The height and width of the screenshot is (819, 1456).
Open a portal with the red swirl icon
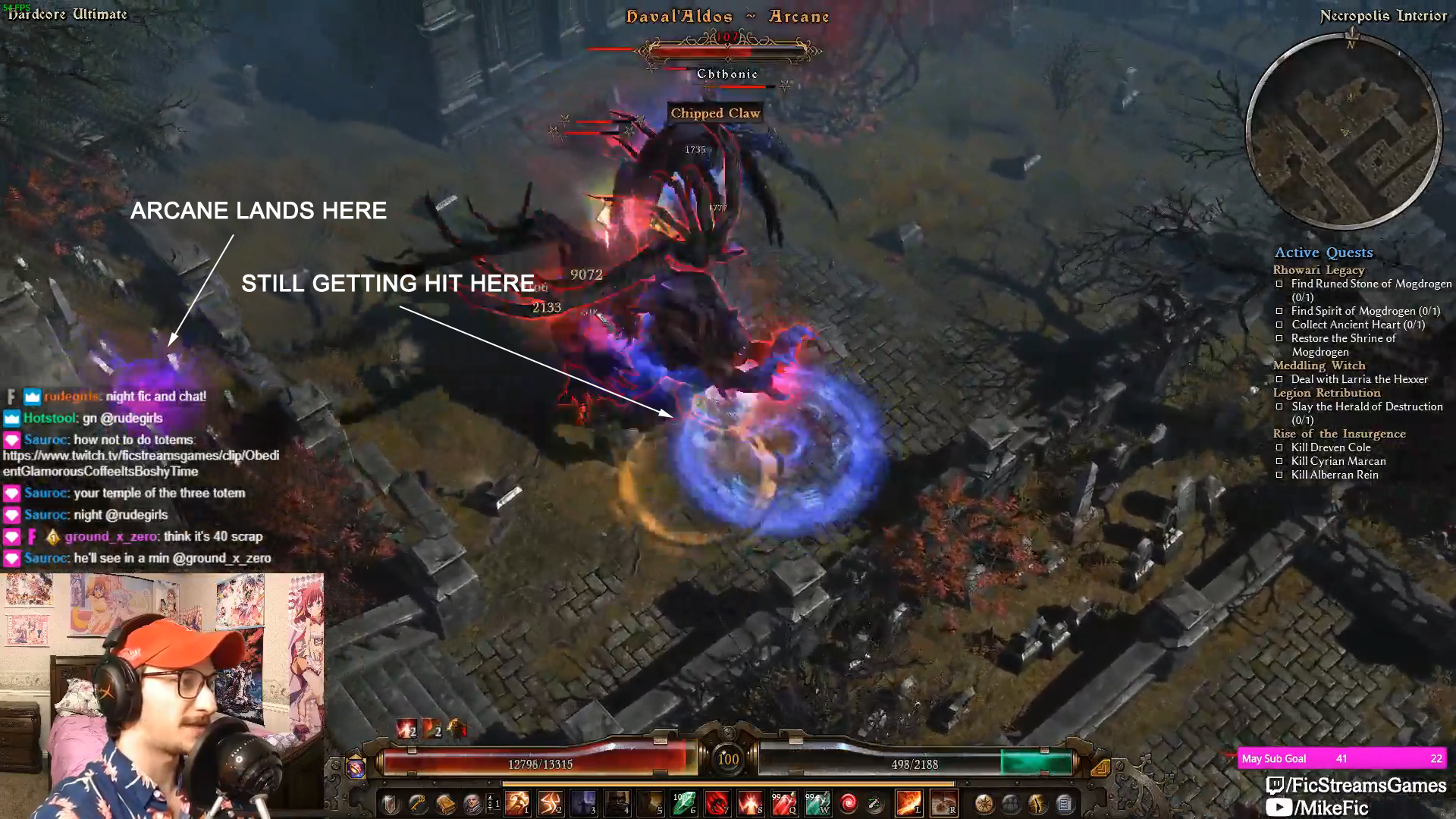(849, 803)
